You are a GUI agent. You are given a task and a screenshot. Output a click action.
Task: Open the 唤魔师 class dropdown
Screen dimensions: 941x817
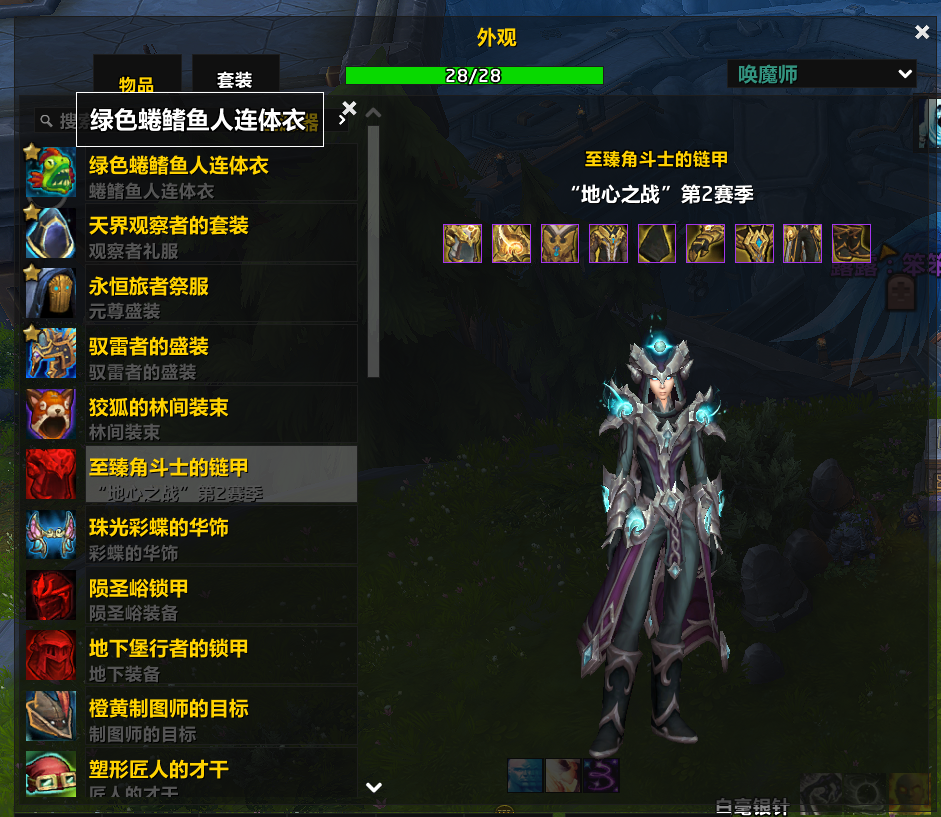pos(821,74)
